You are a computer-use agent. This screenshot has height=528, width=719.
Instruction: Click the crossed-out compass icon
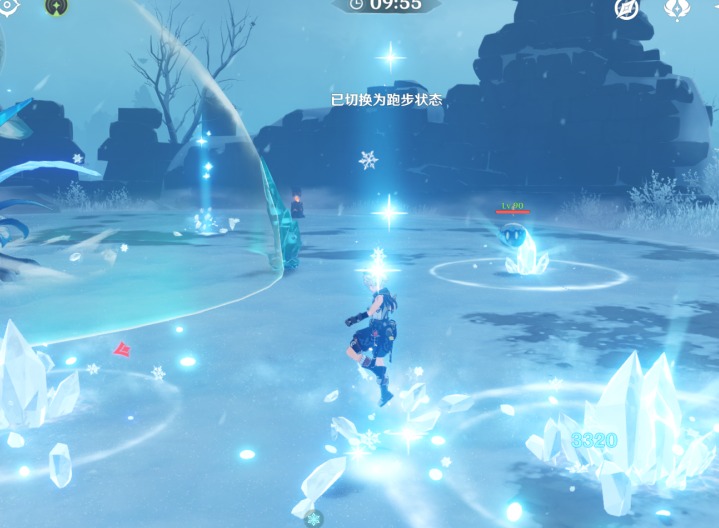coord(626,8)
